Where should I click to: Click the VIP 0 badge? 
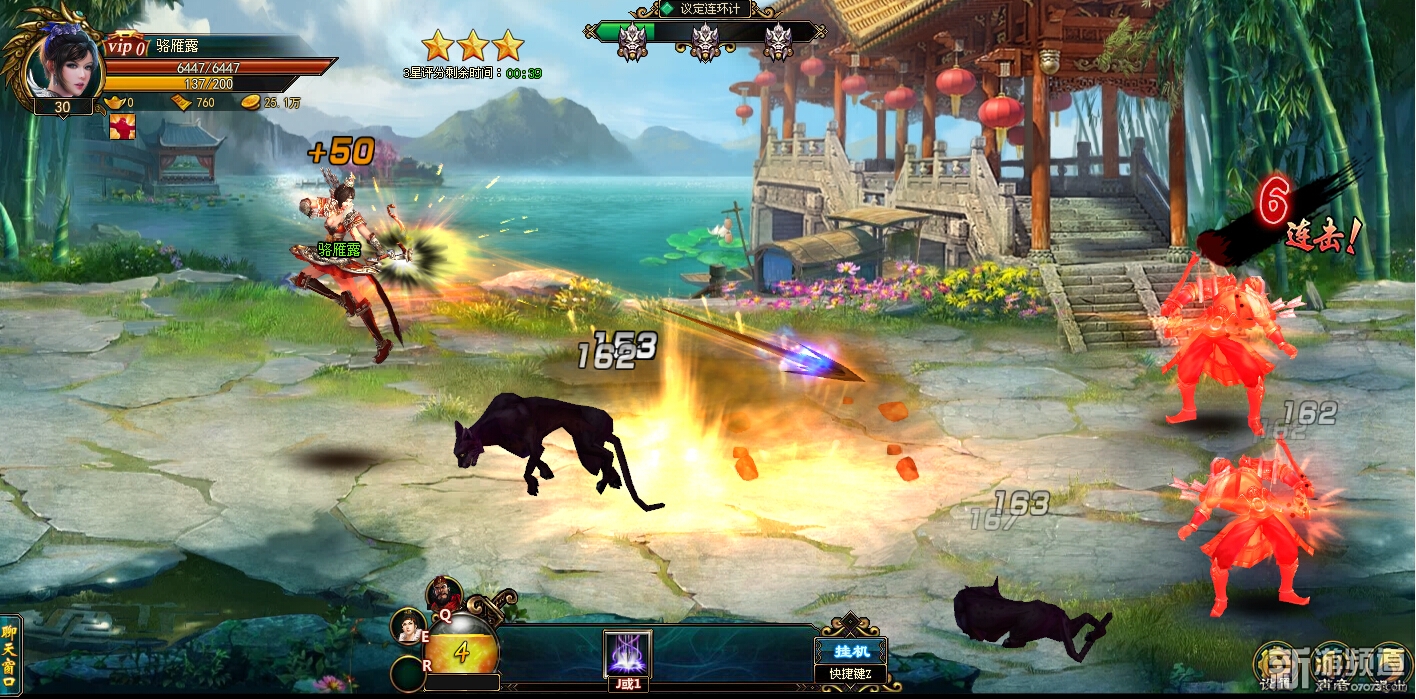point(126,47)
